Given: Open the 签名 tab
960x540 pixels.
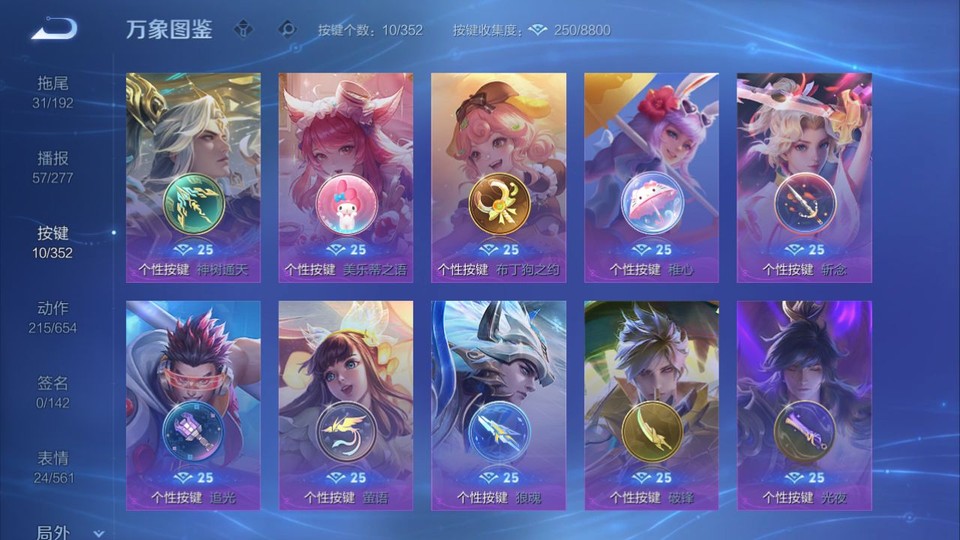Looking at the screenshot, I should coord(53,392).
